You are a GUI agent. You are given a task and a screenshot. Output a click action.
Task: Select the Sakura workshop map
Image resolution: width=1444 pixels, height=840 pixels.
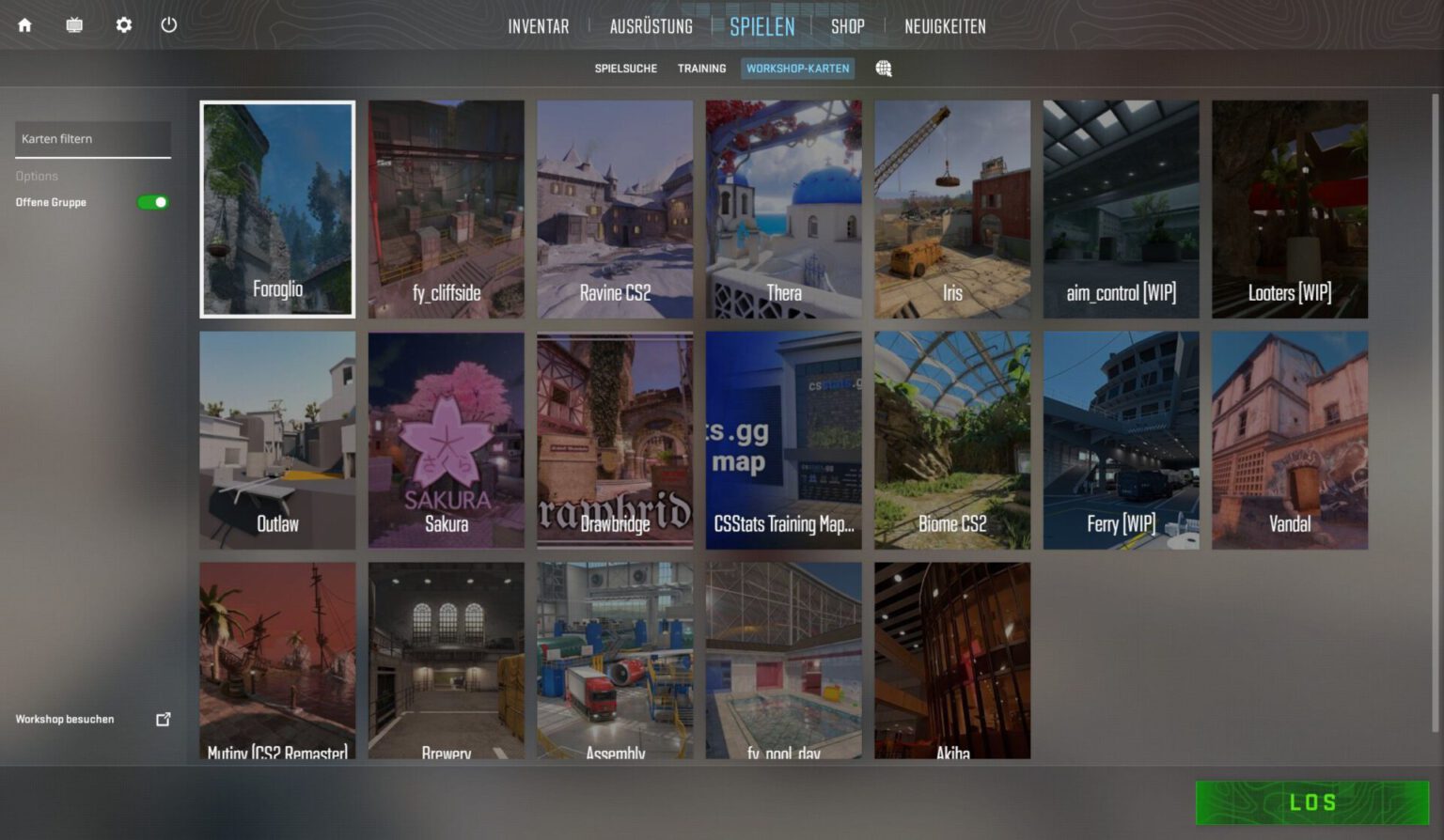click(446, 440)
